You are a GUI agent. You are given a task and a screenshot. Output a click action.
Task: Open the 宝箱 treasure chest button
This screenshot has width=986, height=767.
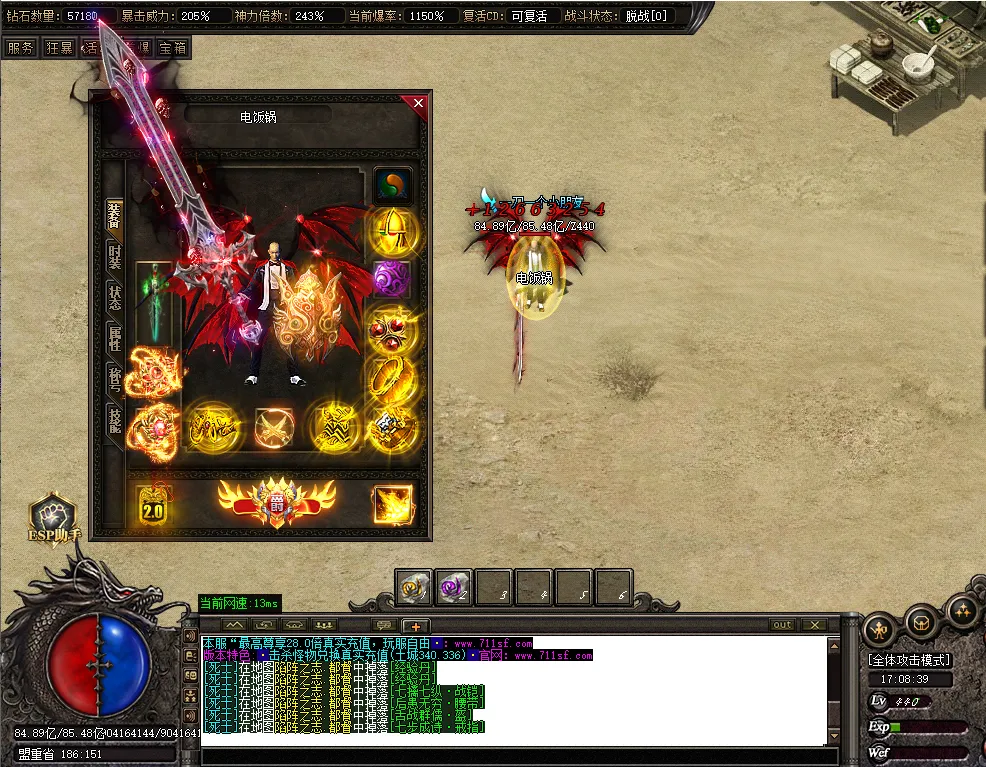click(172, 47)
